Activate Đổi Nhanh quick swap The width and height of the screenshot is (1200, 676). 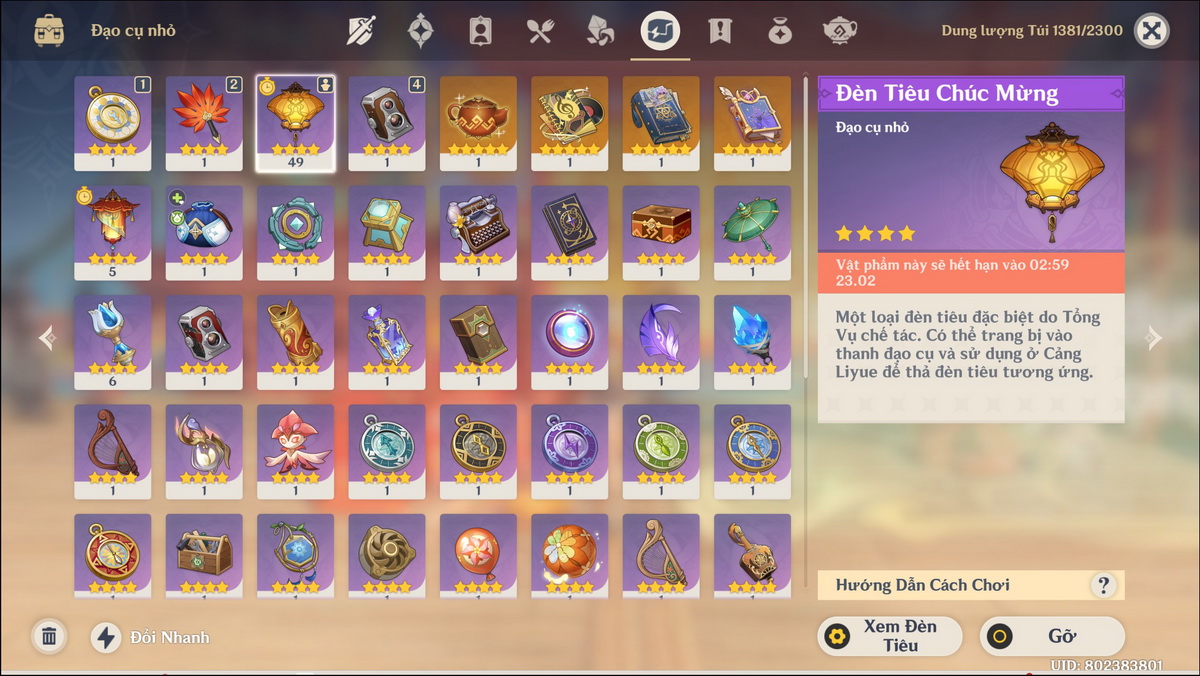(x=150, y=637)
